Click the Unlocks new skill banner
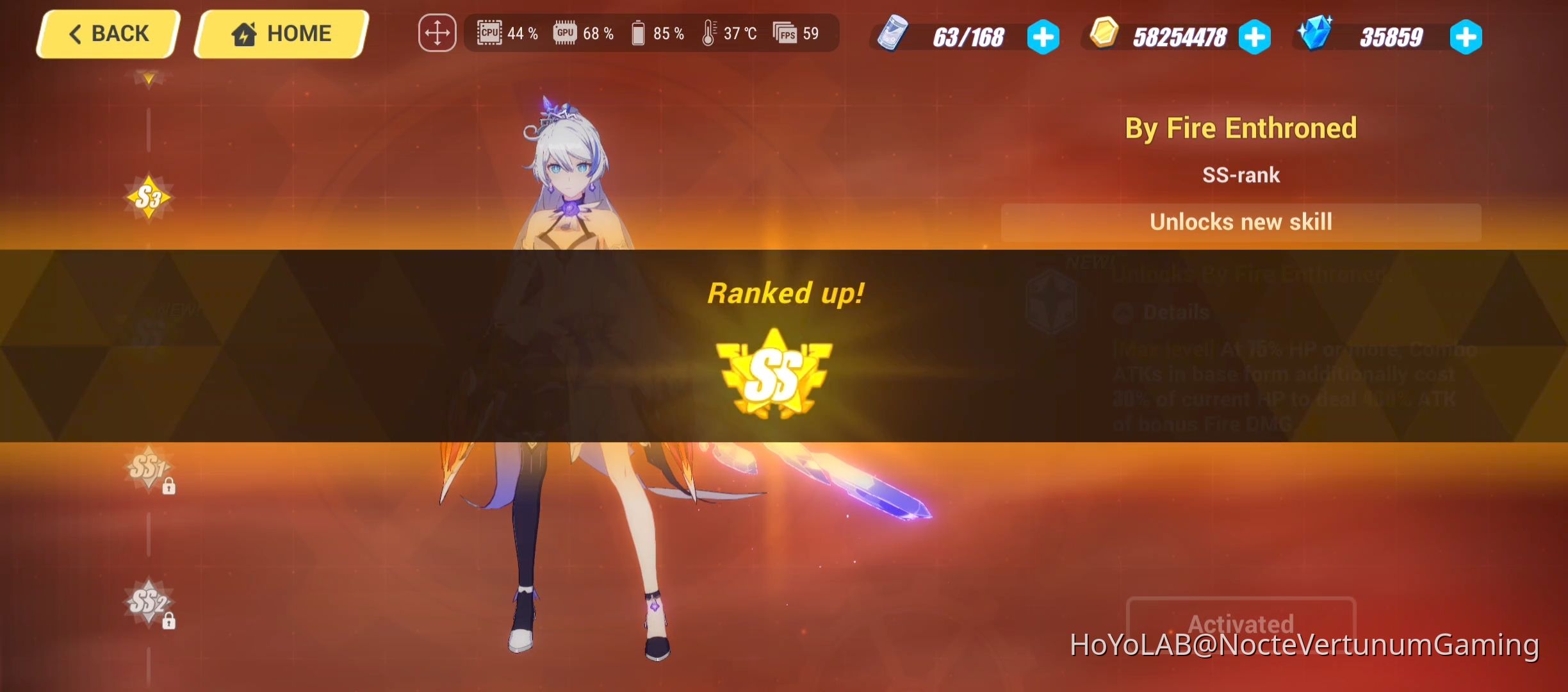Screen dimensions: 1568x692 pos(1241,222)
